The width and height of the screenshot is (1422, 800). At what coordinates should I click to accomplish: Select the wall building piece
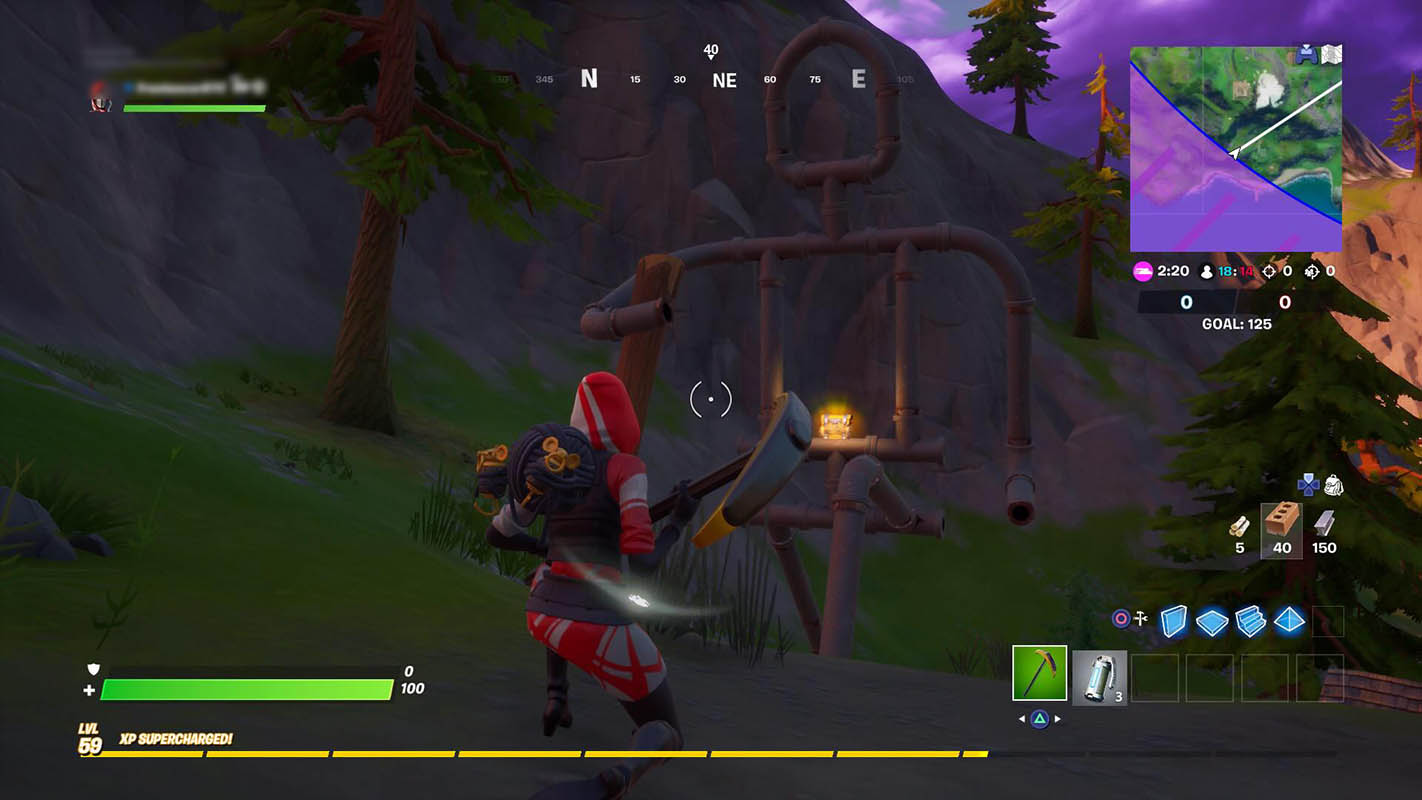pos(1172,621)
